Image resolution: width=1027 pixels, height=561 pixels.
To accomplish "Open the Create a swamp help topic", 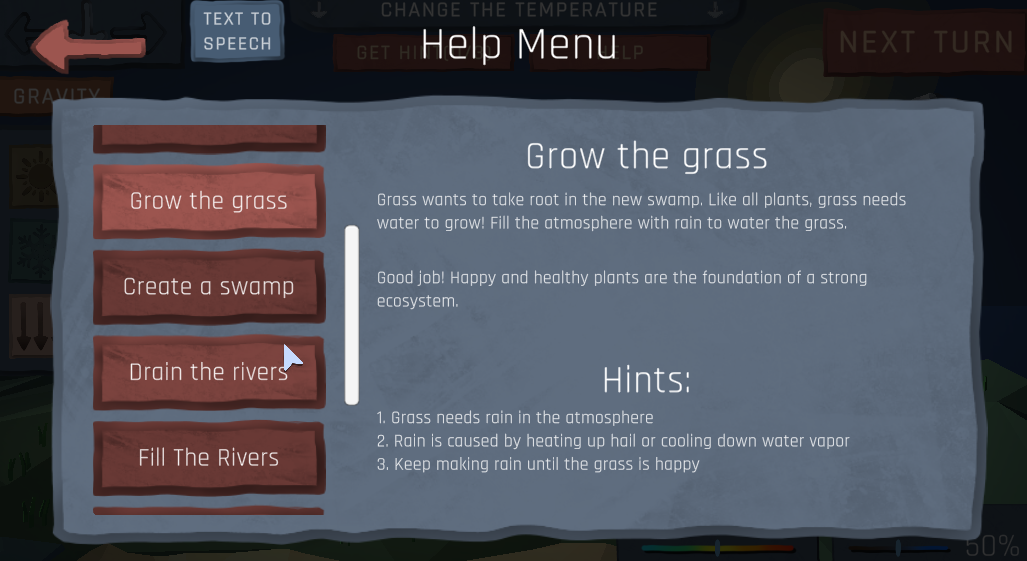I will tap(209, 287).
